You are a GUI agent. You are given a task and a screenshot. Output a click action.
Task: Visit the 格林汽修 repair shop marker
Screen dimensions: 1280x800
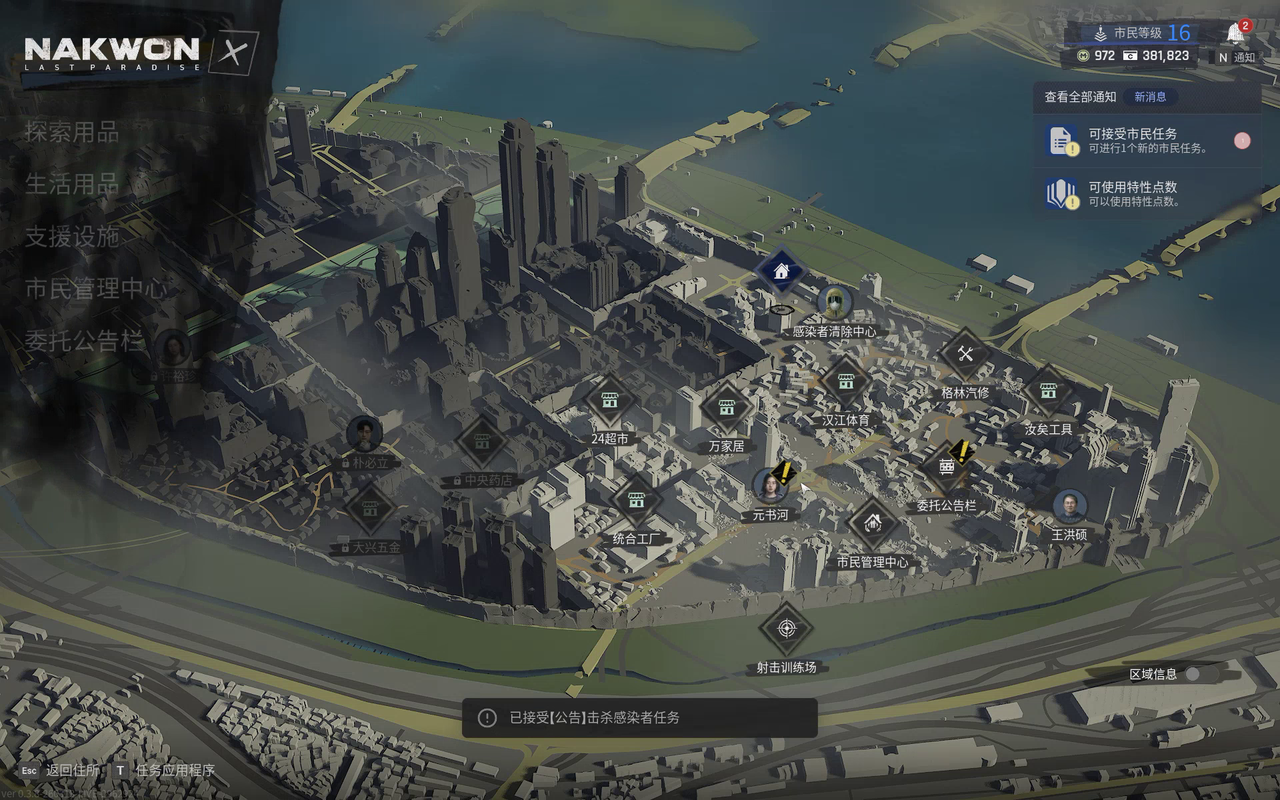965,355
